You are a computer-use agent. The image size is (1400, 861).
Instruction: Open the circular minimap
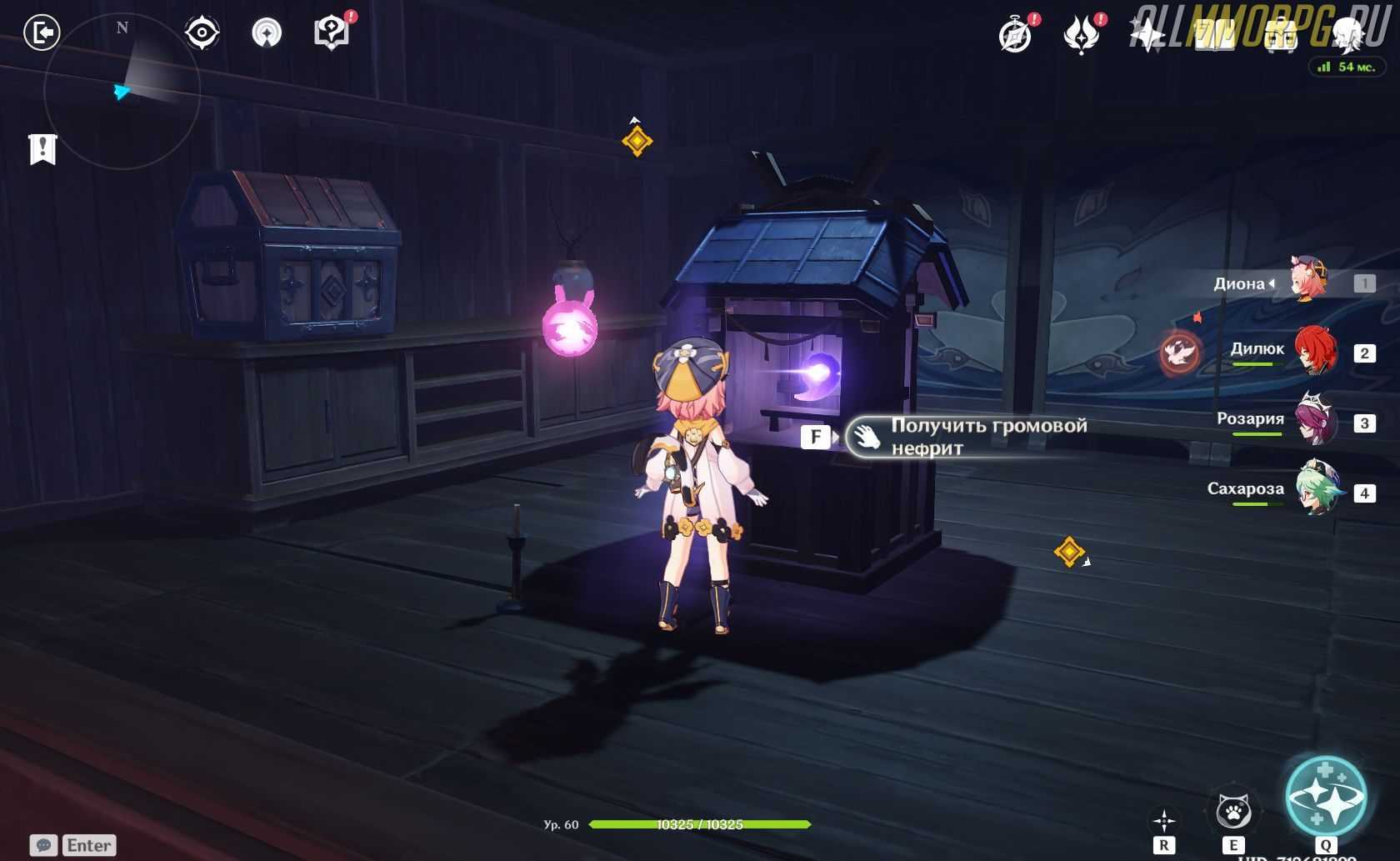click(122, 90)
